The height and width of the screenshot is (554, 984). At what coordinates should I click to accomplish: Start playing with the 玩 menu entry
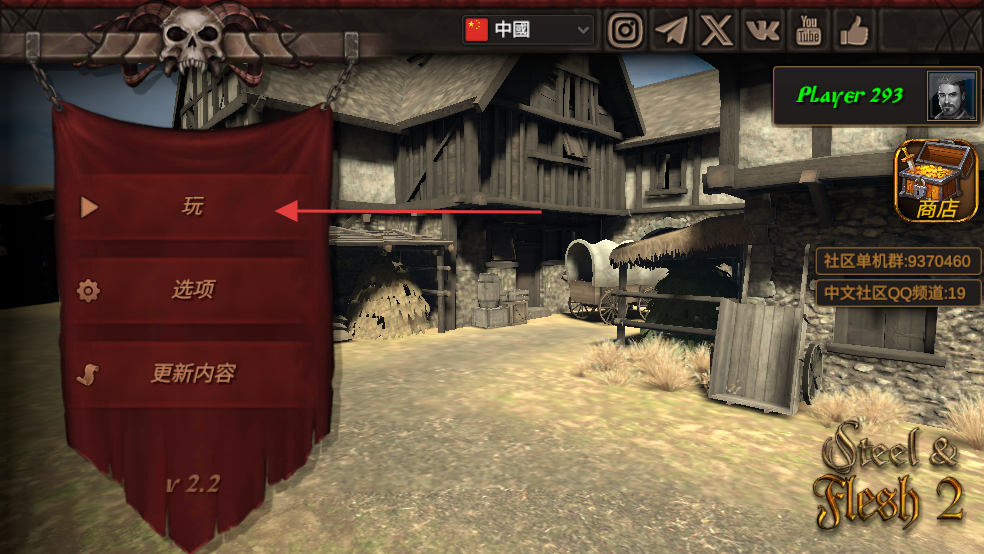[x=191, y=208]
